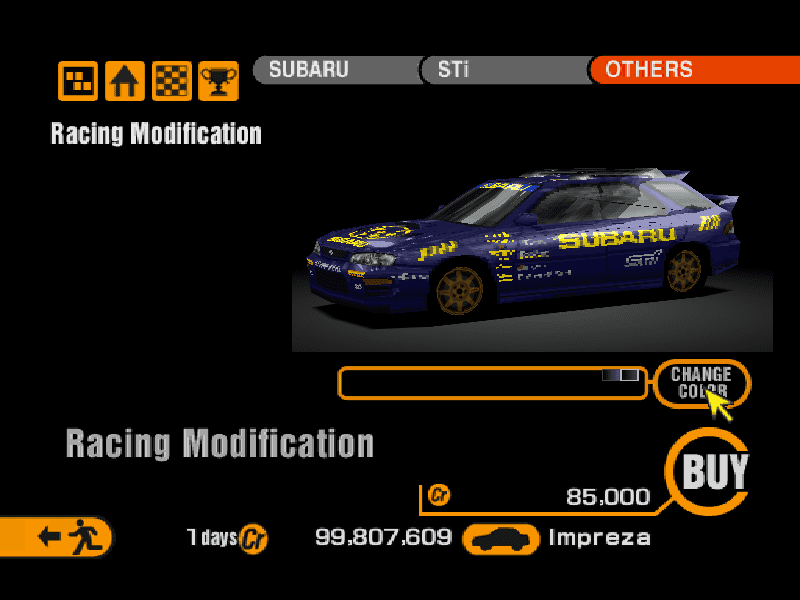Open the home icon in top bar
800x600 pixels.
125,81
